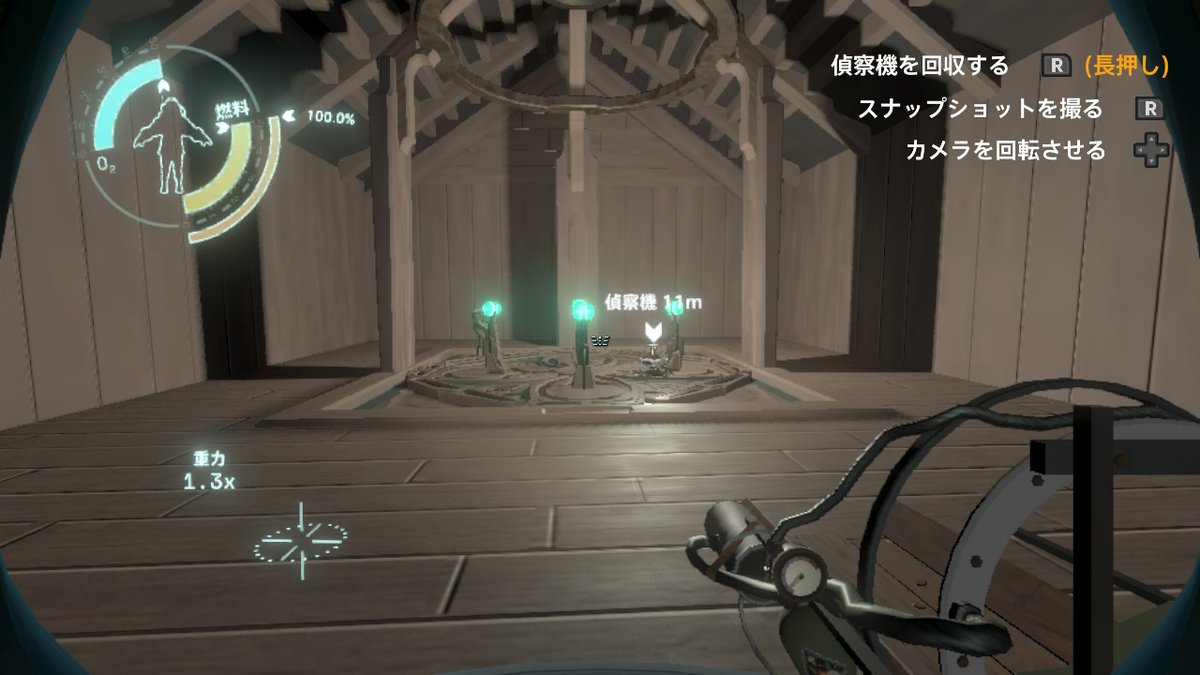This screenshot has width=1200, height=675.
Task: Click the dashed oval landing reticle
Action: click(300, 542)
